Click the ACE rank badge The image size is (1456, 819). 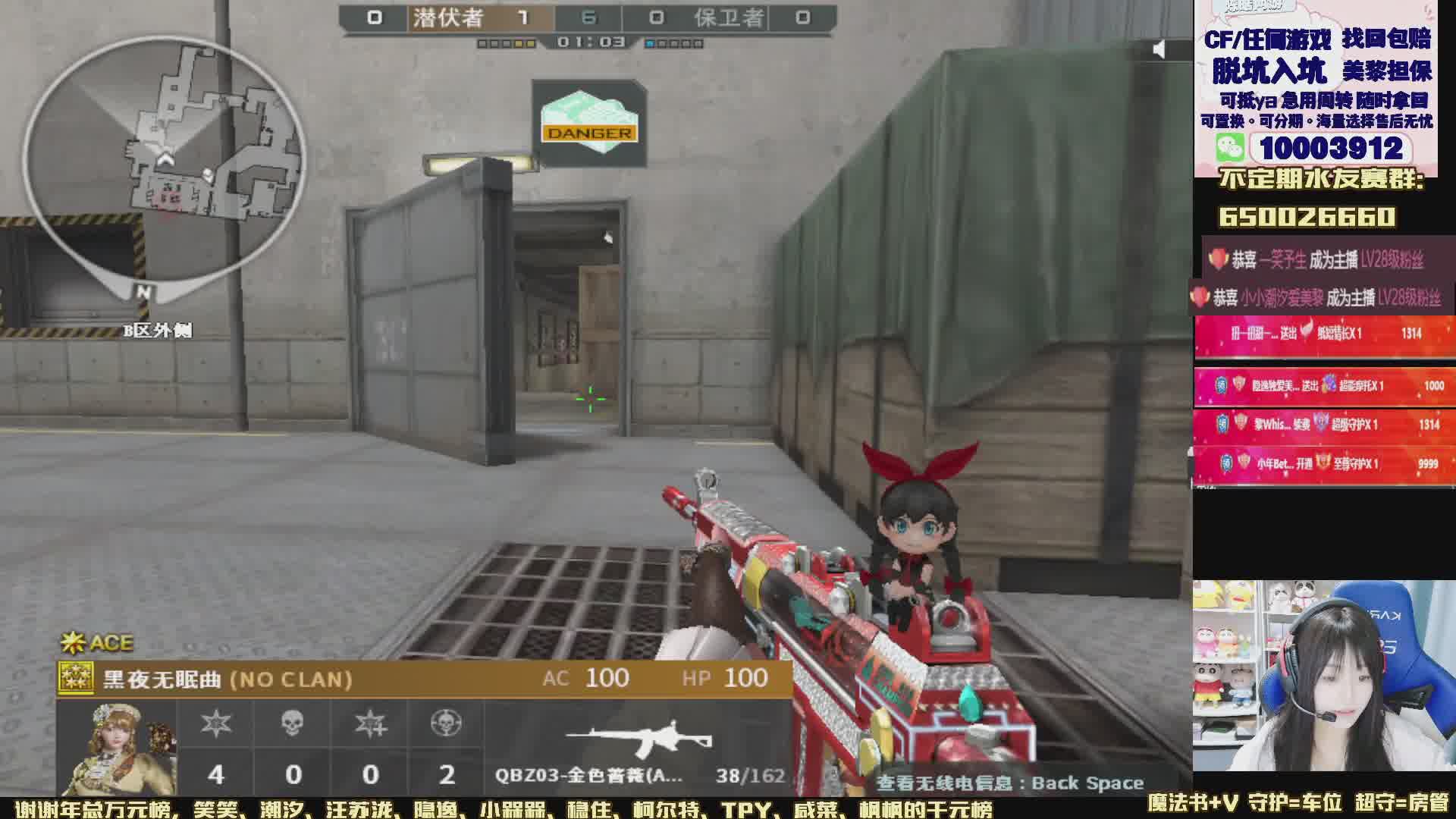point(97,643)
